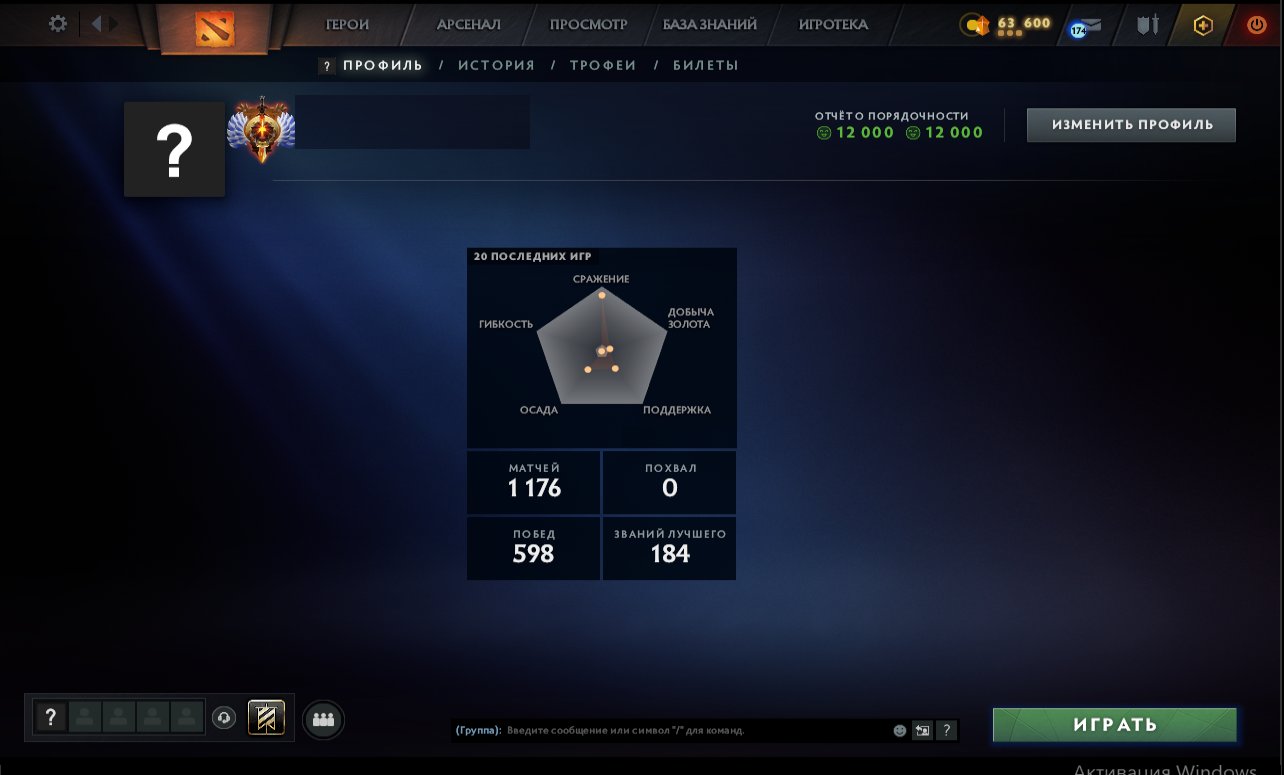Image resolution: width=1284 pixels, height=775 pixels.
Task: Click the rank medal beside the profile name
Action: [x=261, y=127]
